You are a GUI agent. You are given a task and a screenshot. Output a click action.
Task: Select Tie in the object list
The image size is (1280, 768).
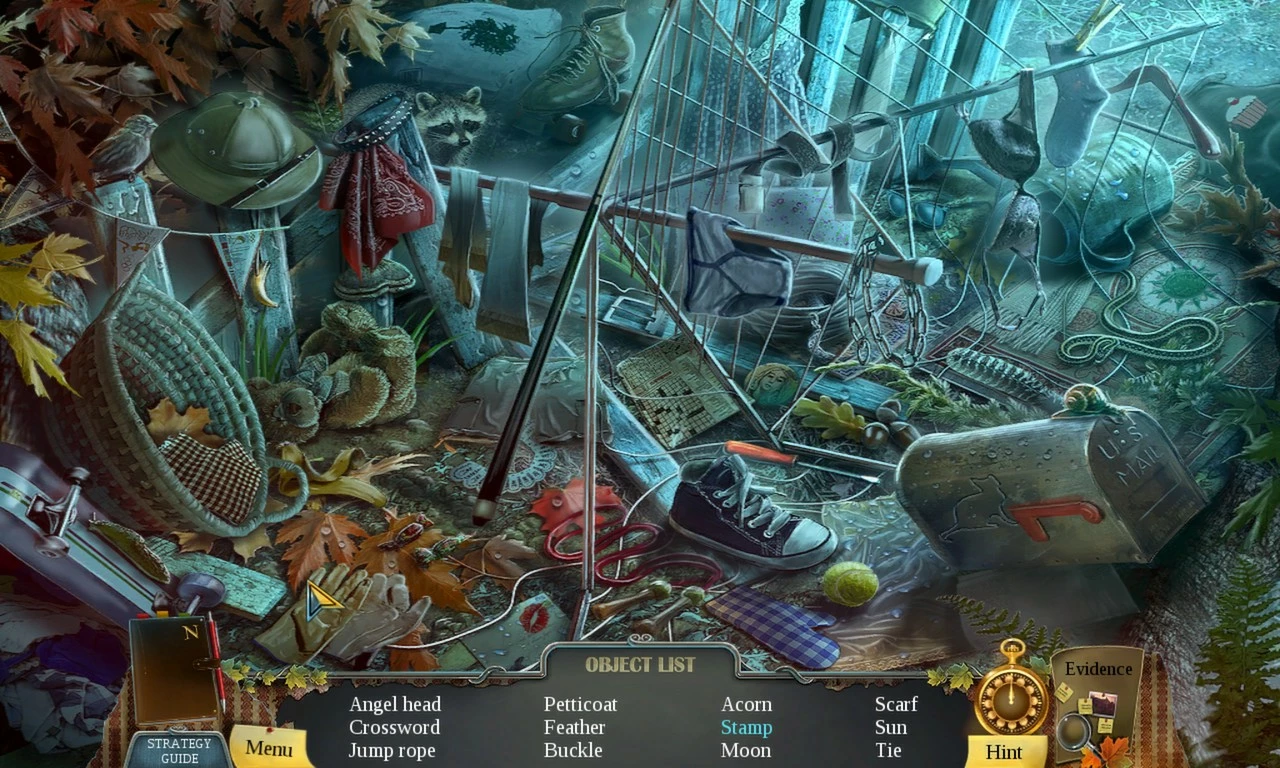[888, 750]
